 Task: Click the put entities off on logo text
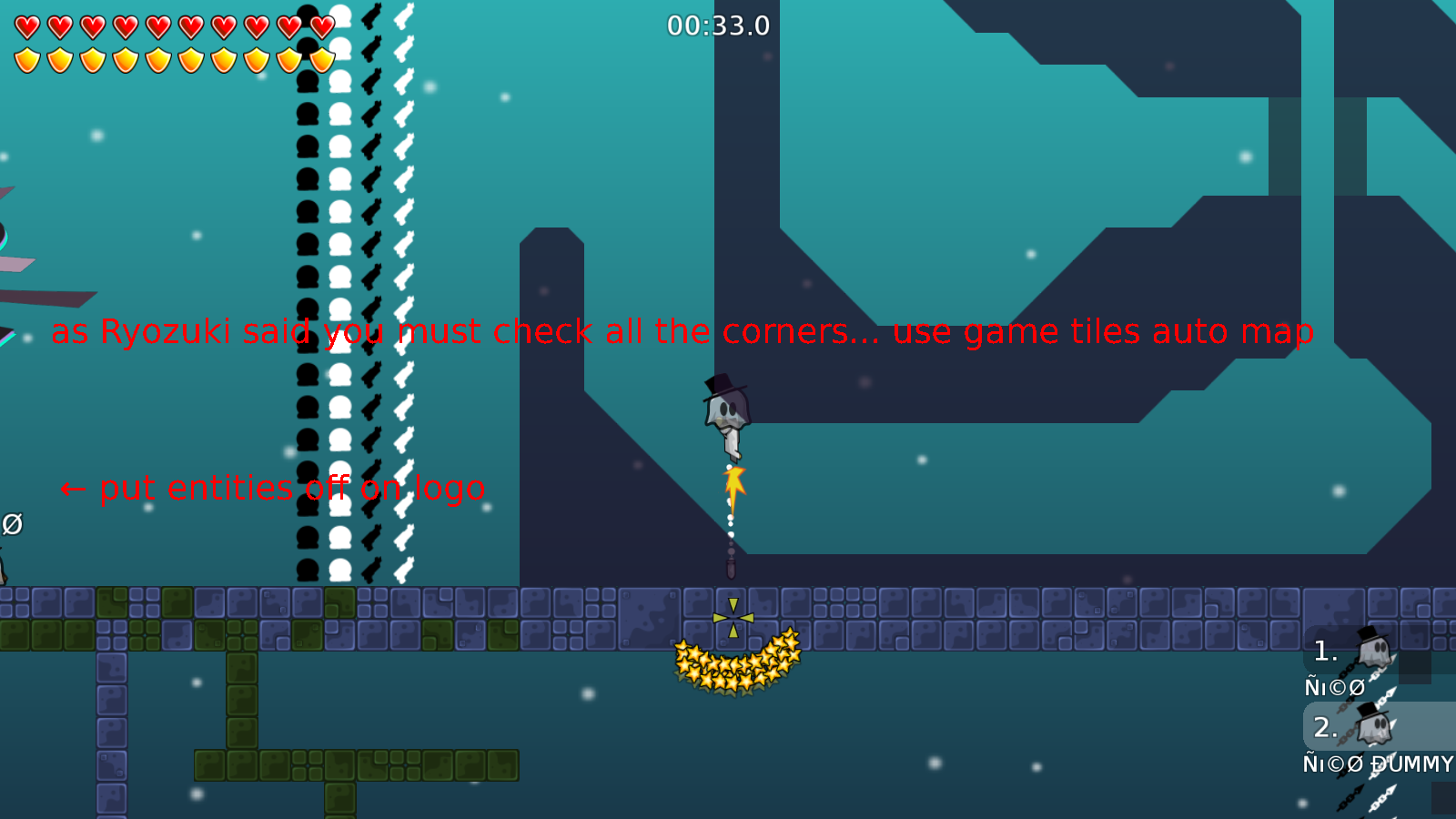(273, 489)
